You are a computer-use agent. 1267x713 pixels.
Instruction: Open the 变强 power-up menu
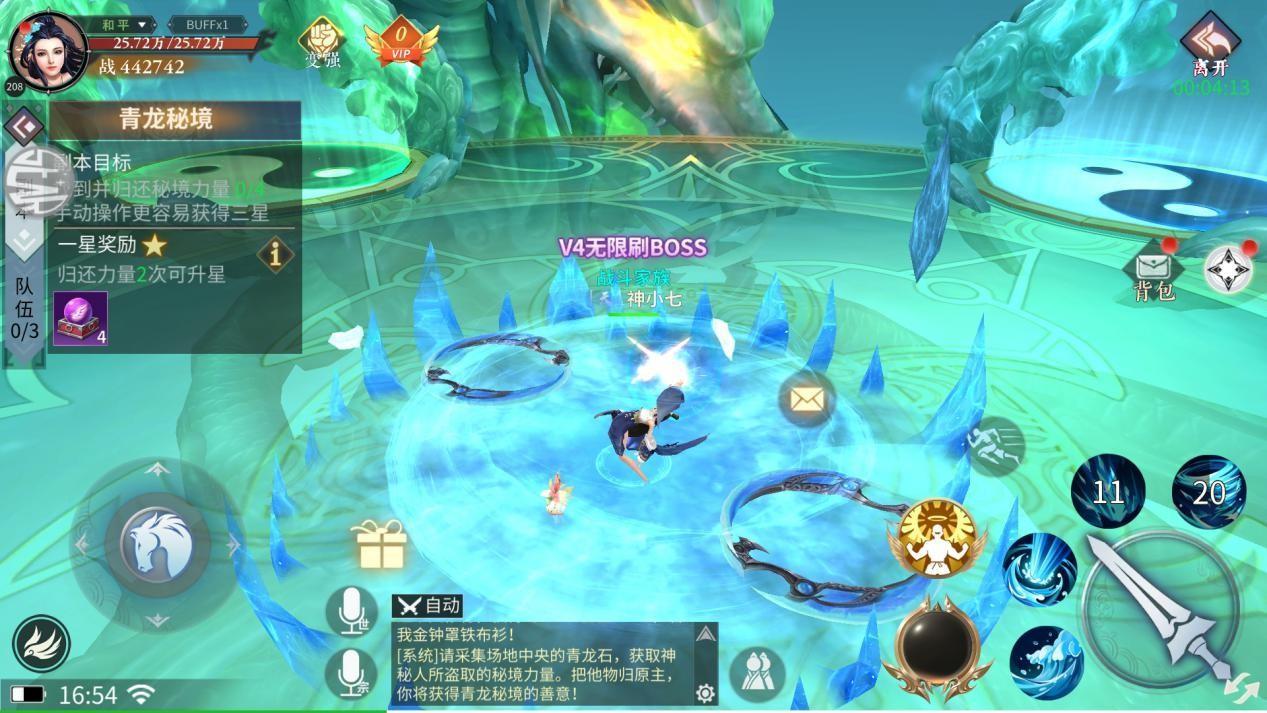[x=322, y=43]
